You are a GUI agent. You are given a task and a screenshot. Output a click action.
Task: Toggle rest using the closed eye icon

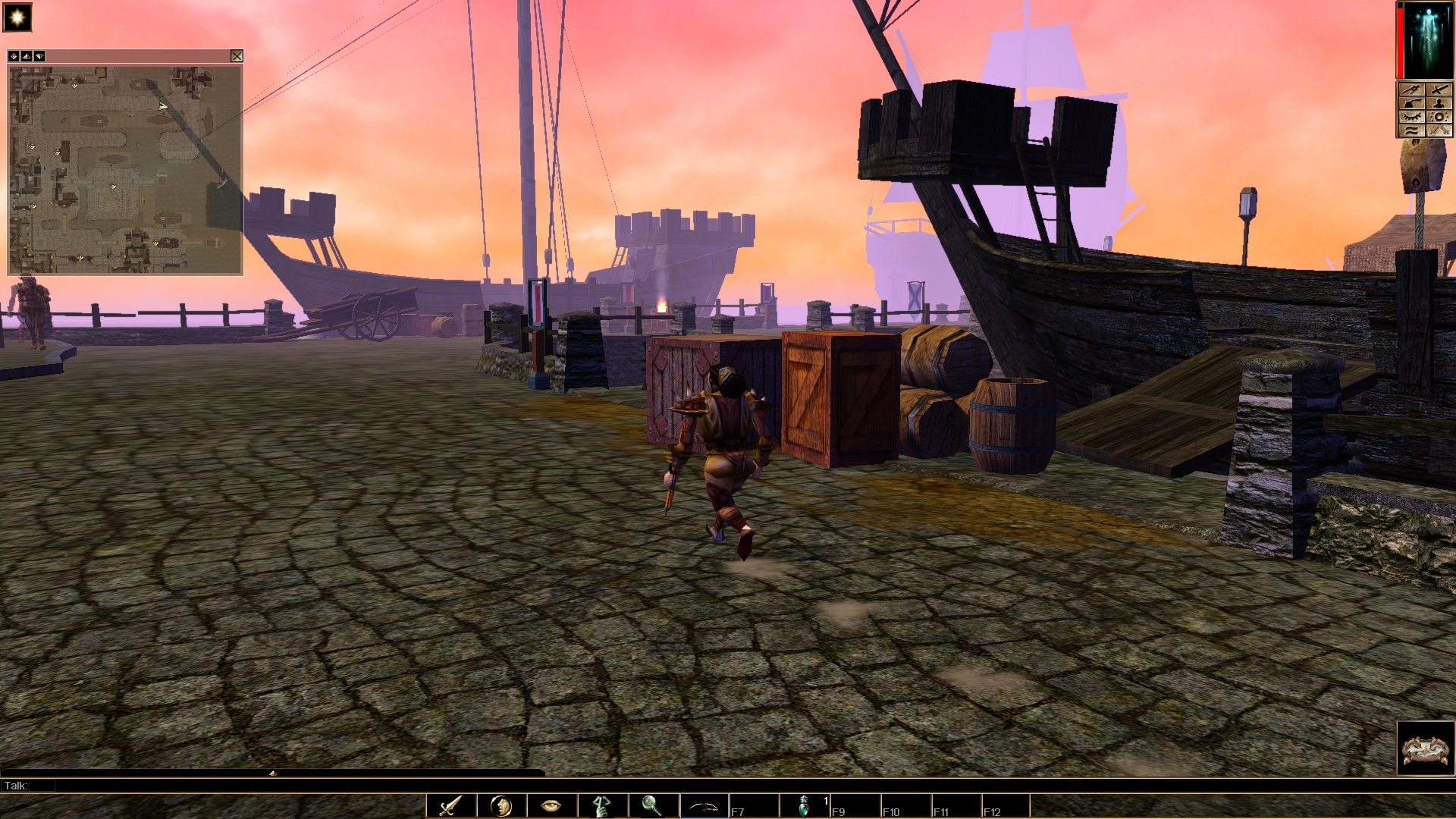[x=1412, y=116]
